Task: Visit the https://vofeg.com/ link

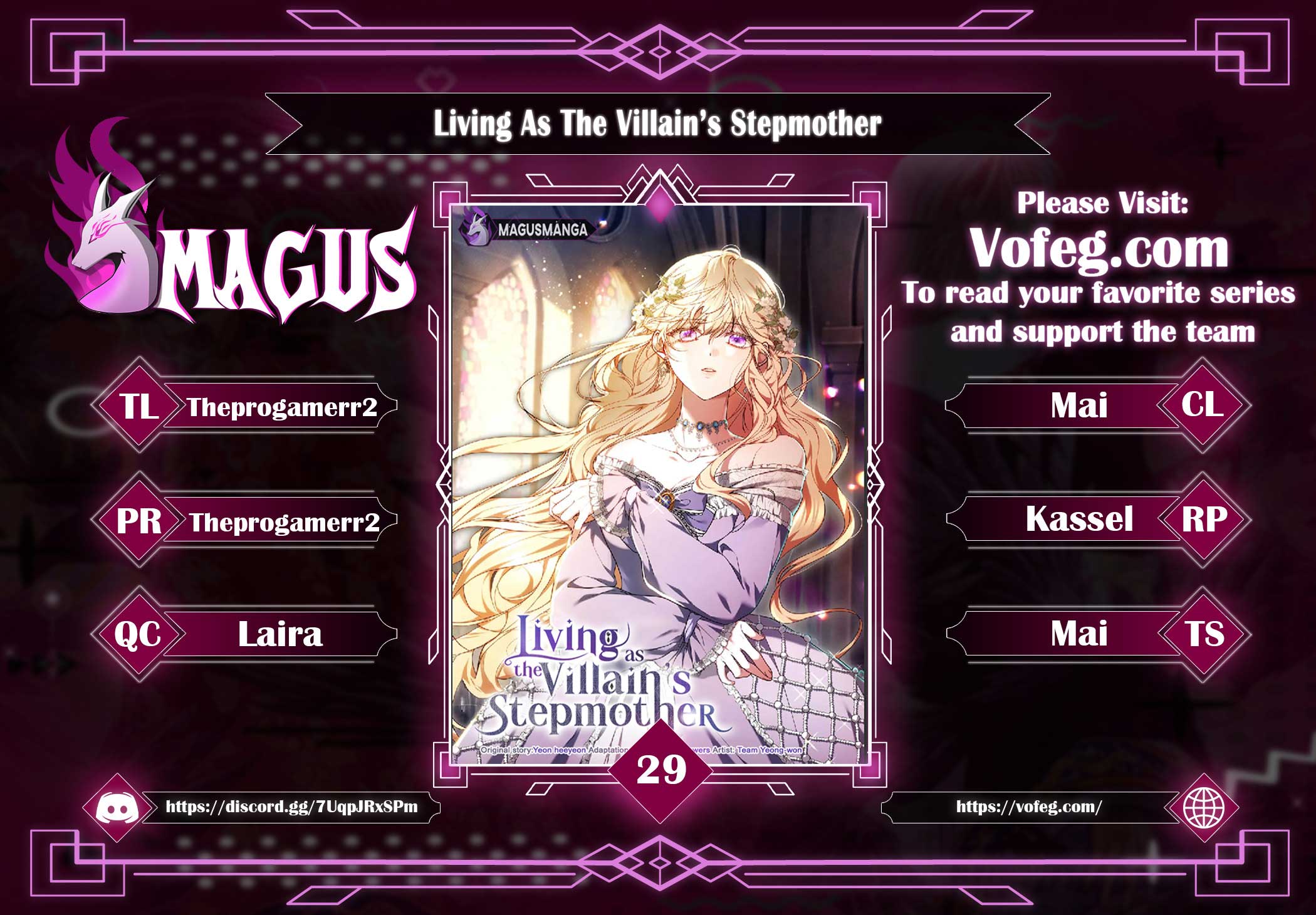Action: [x=1028, y=807]
